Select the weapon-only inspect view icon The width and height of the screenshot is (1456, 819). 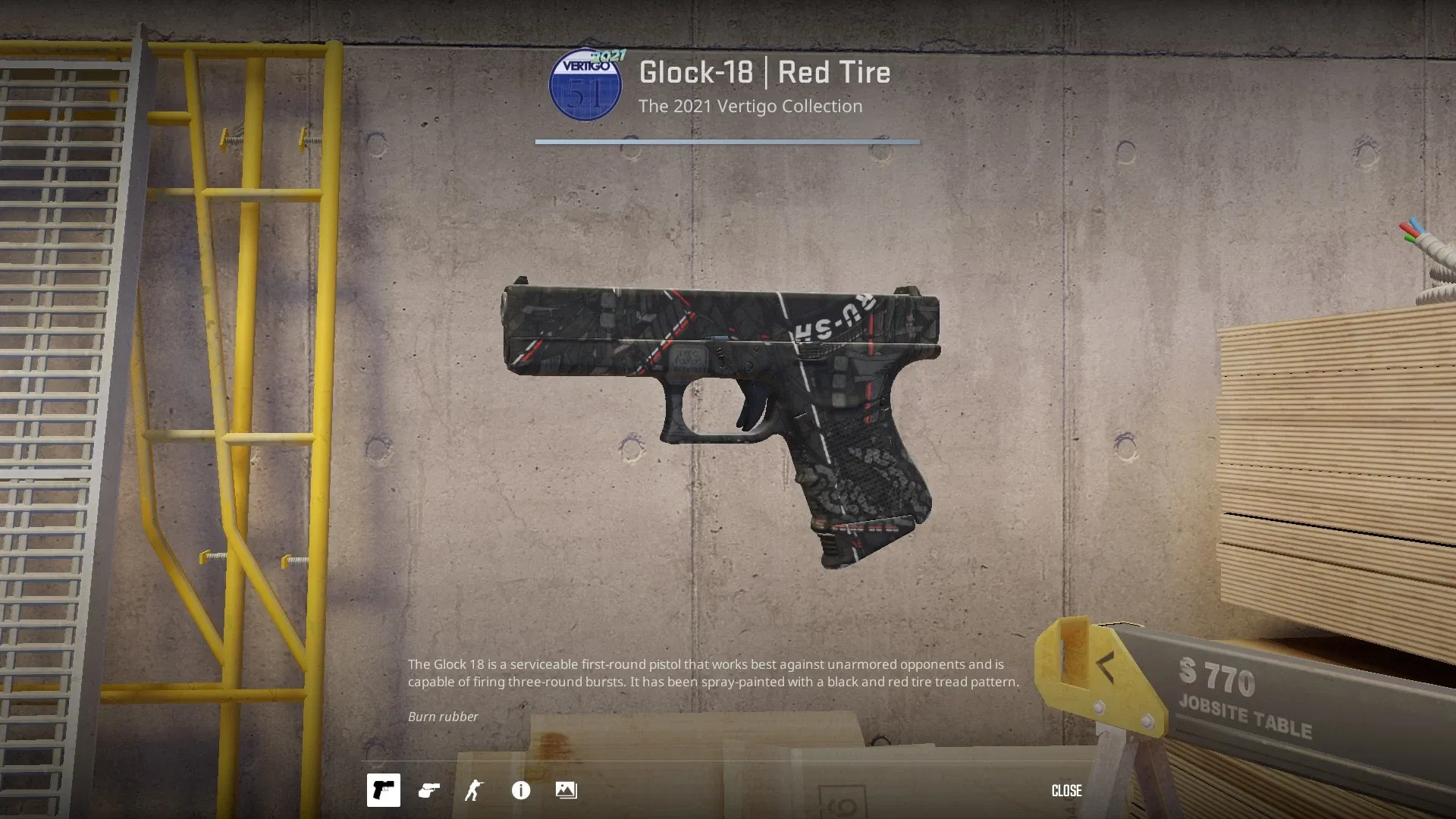(383, 790)
